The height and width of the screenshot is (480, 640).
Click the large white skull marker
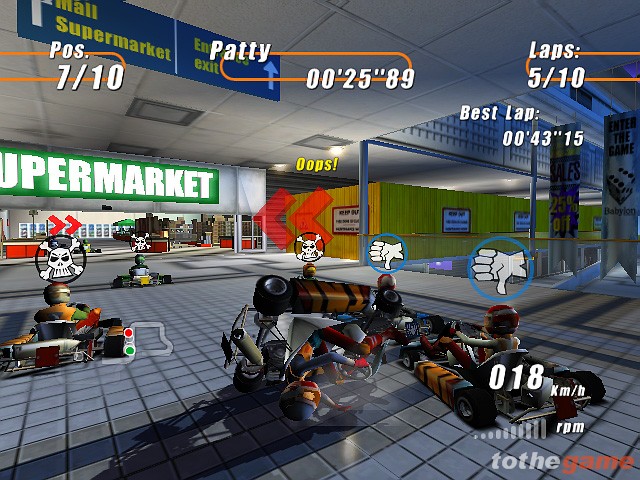[x=61, y=259]
